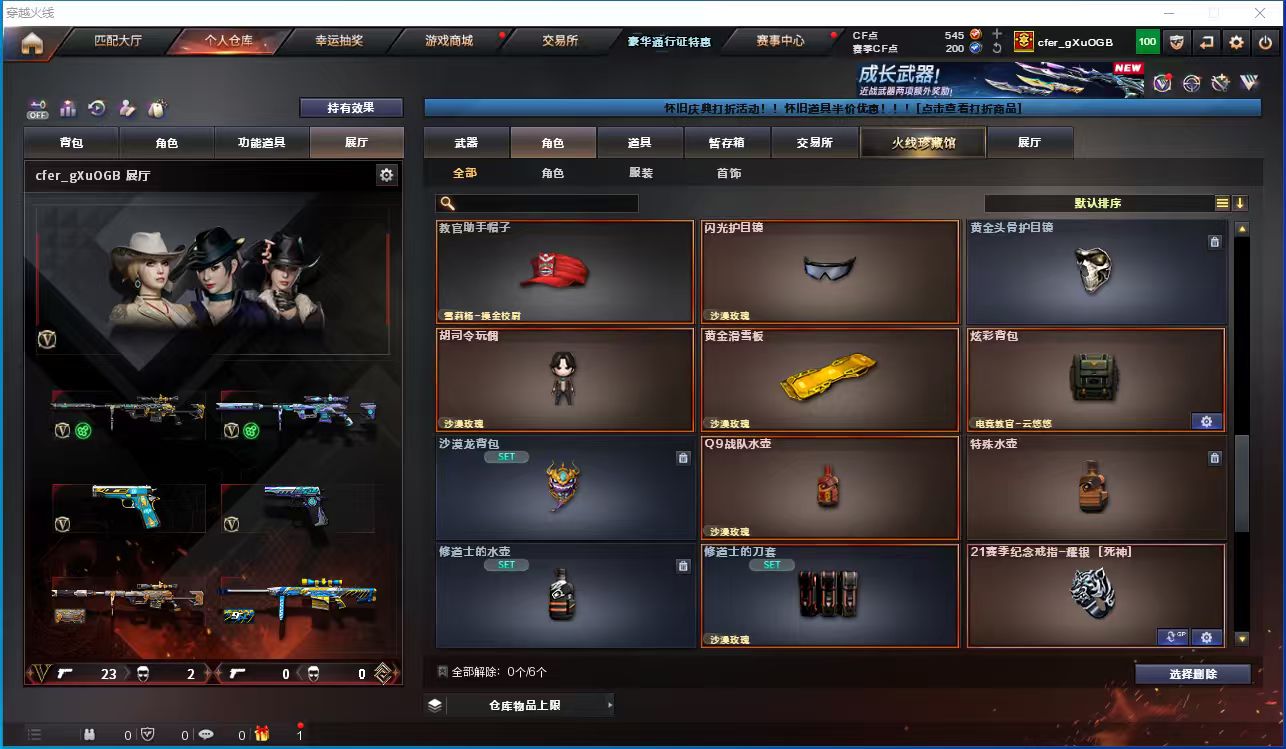The width and height of the screenshot is (1286, 749).
Task: Close the game window
Action: point(1259,13)
